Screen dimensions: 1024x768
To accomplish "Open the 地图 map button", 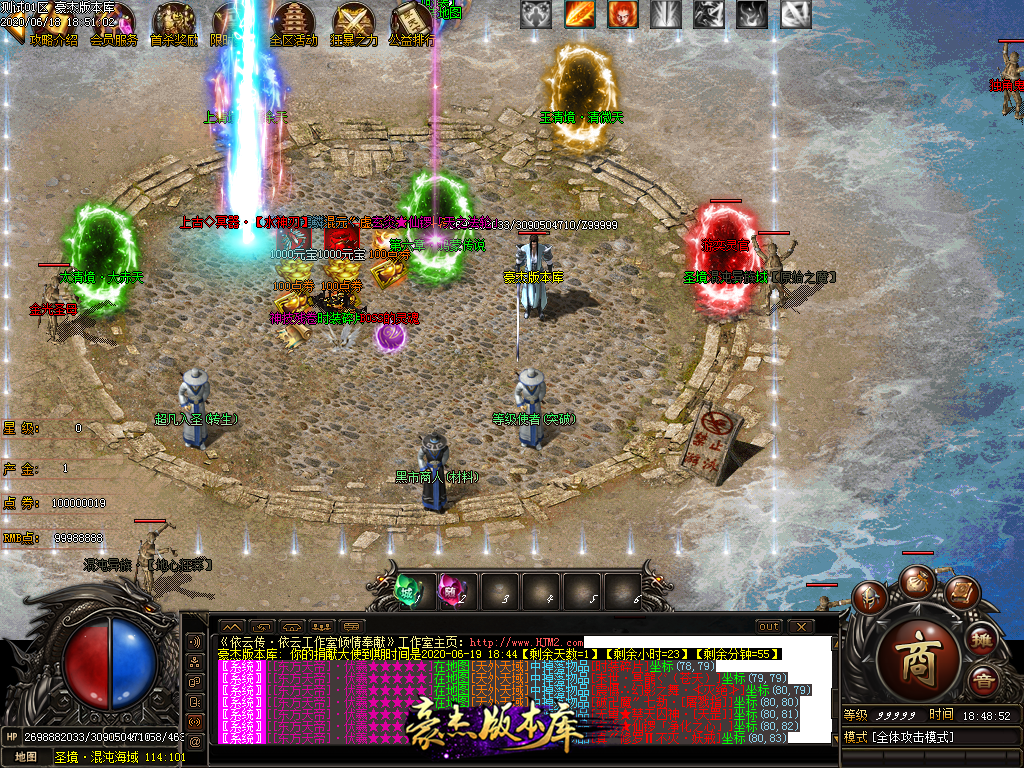I will (x=26, y=757).
